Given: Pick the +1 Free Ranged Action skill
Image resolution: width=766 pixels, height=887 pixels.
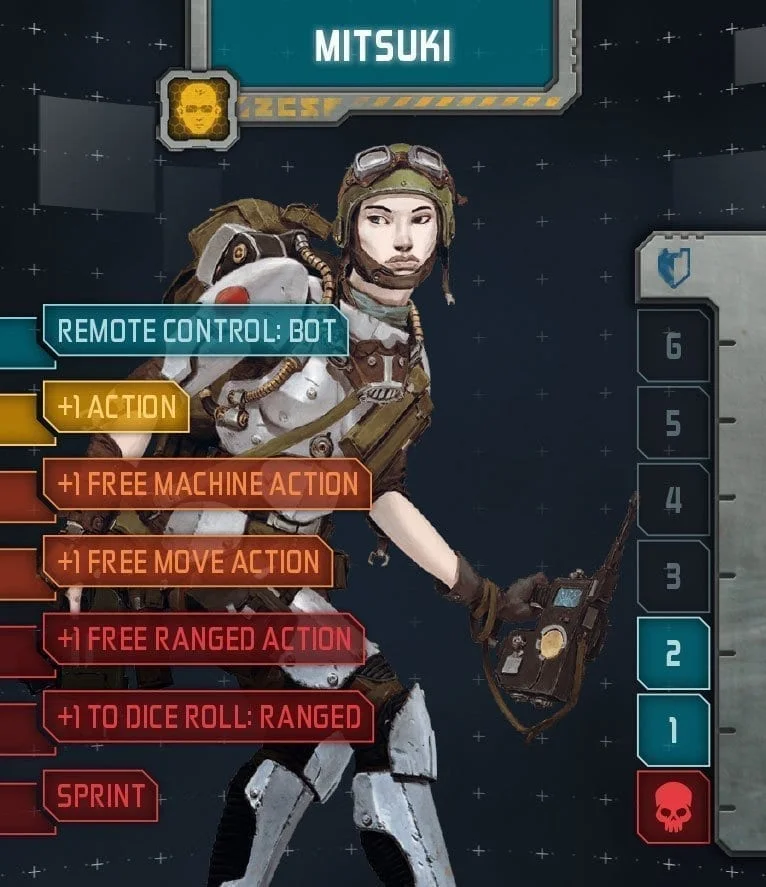Looking at the screenshot, I should [204, 639].
